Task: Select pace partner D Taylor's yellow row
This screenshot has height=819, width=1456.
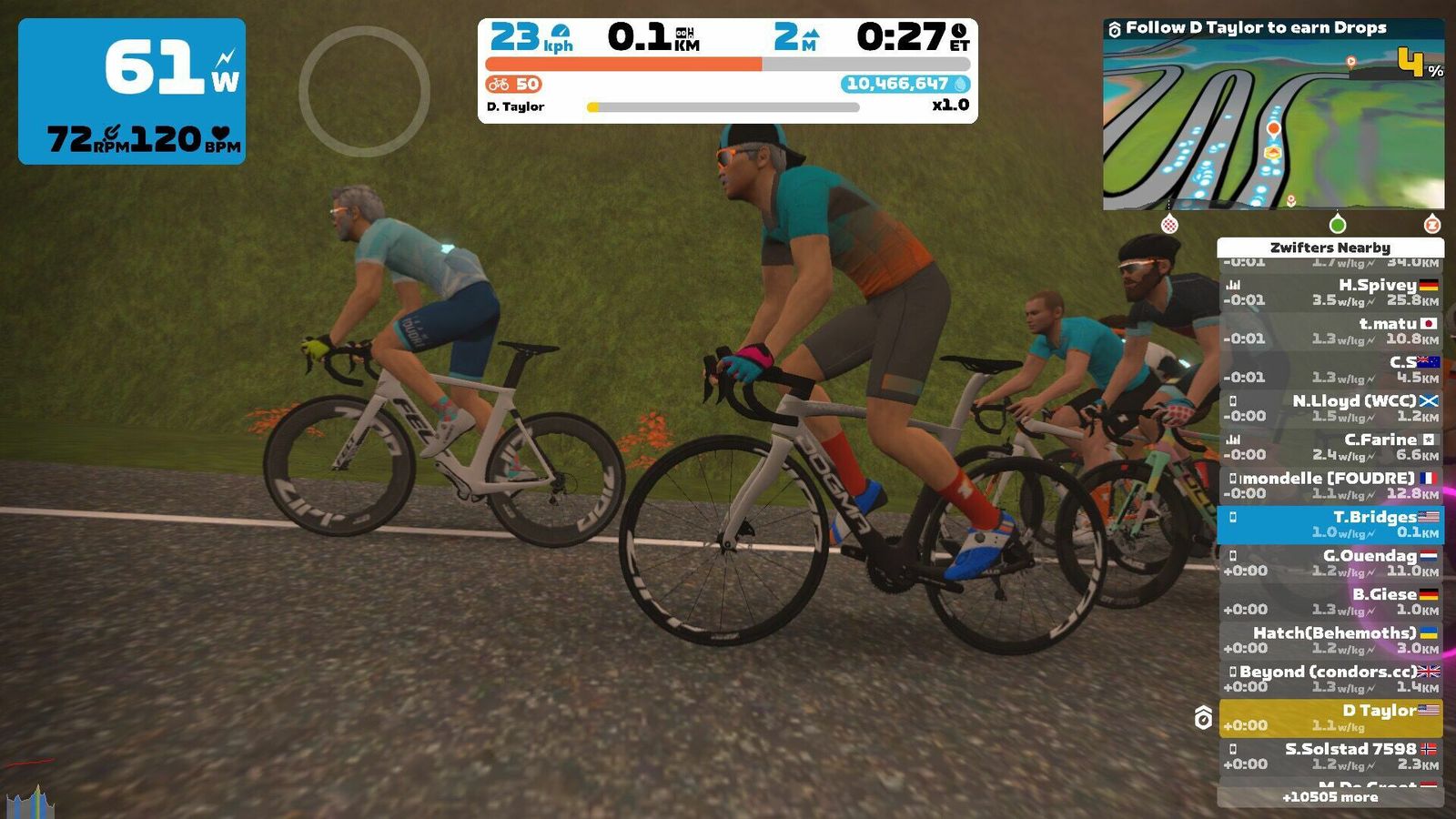Action: coord(1330,718)
